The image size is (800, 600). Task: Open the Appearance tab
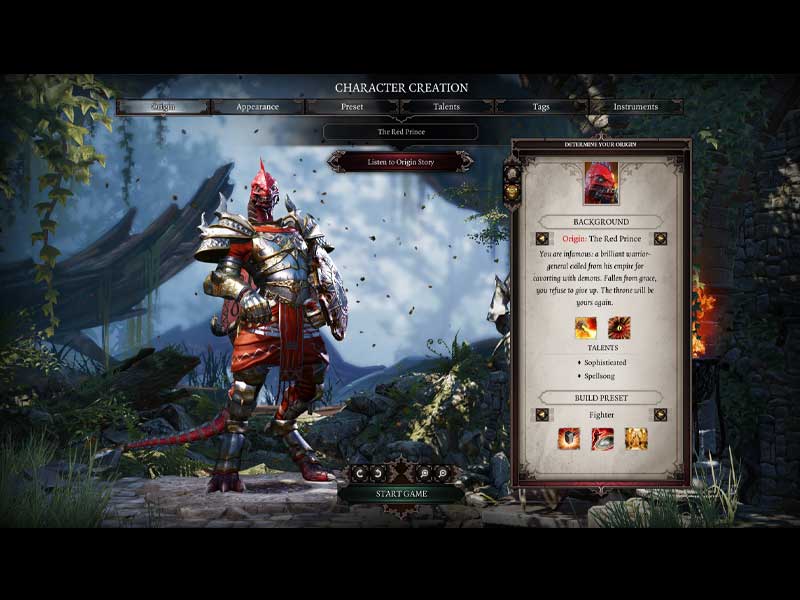pyautogui.click(x=257, y=107)
